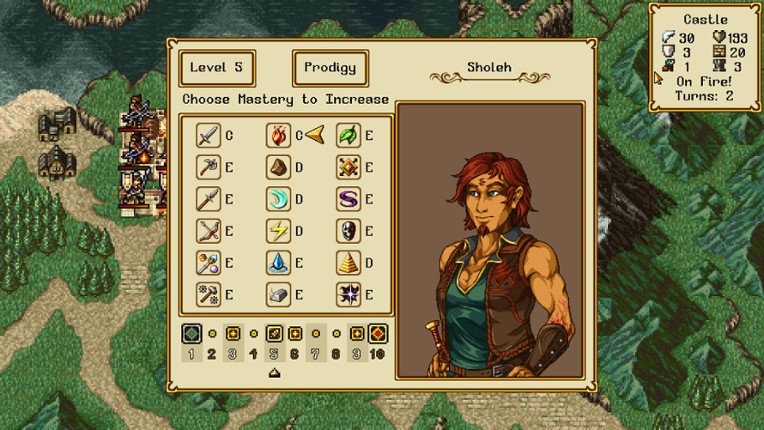This screenshot has width=764, height=430.
Task: Choose the teal wind swirl mastery
Action: point(278,199)
